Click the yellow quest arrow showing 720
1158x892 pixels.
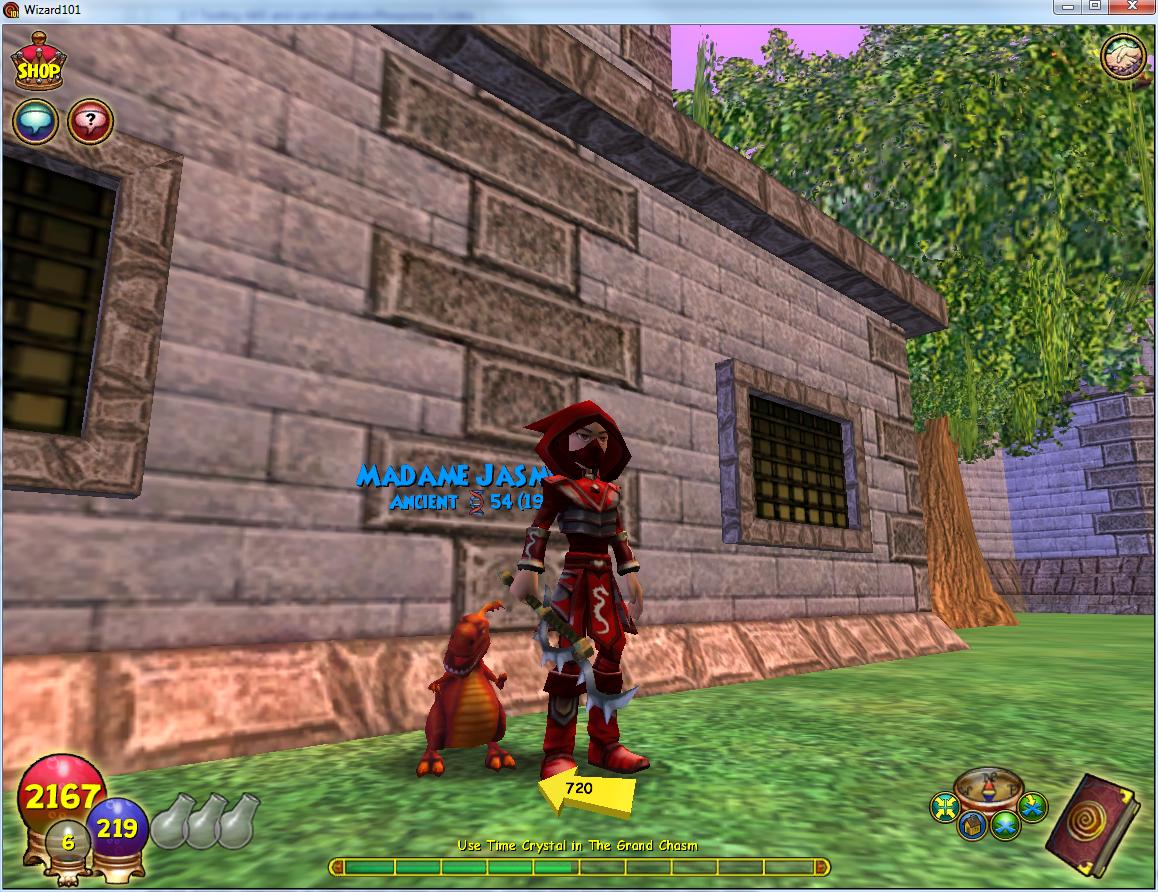586,790
